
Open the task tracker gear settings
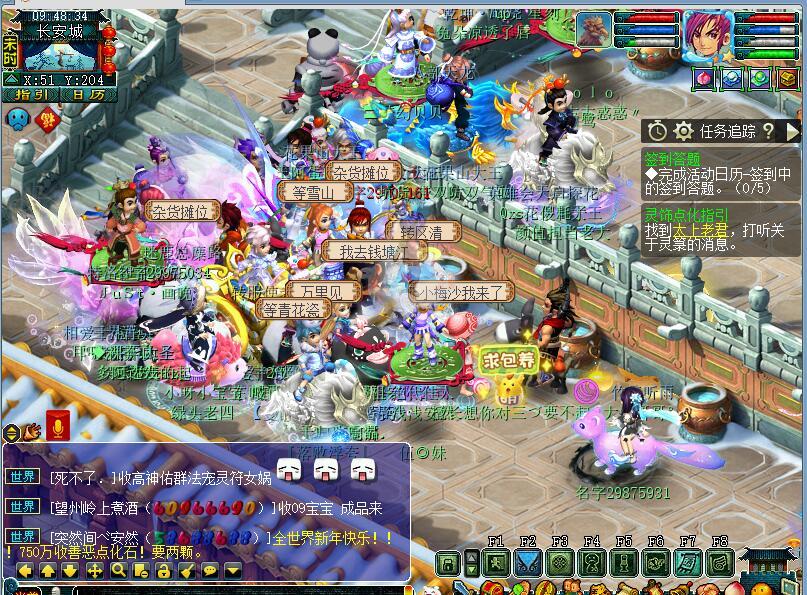pos(684,131)
